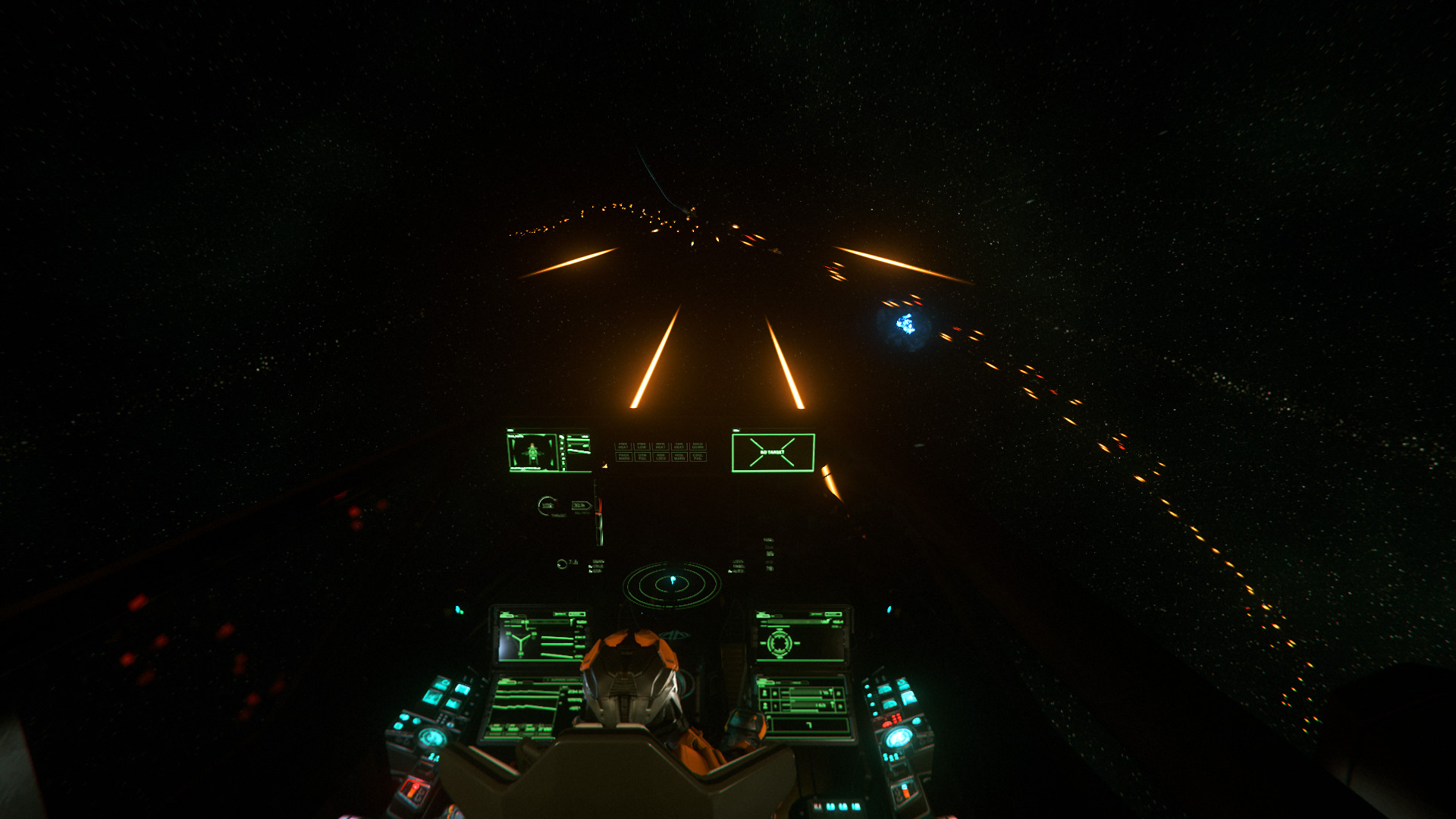Open the circular shield status screen
Image resolution: width=1456 pixels, height=819 pixels.
[800, 637]
